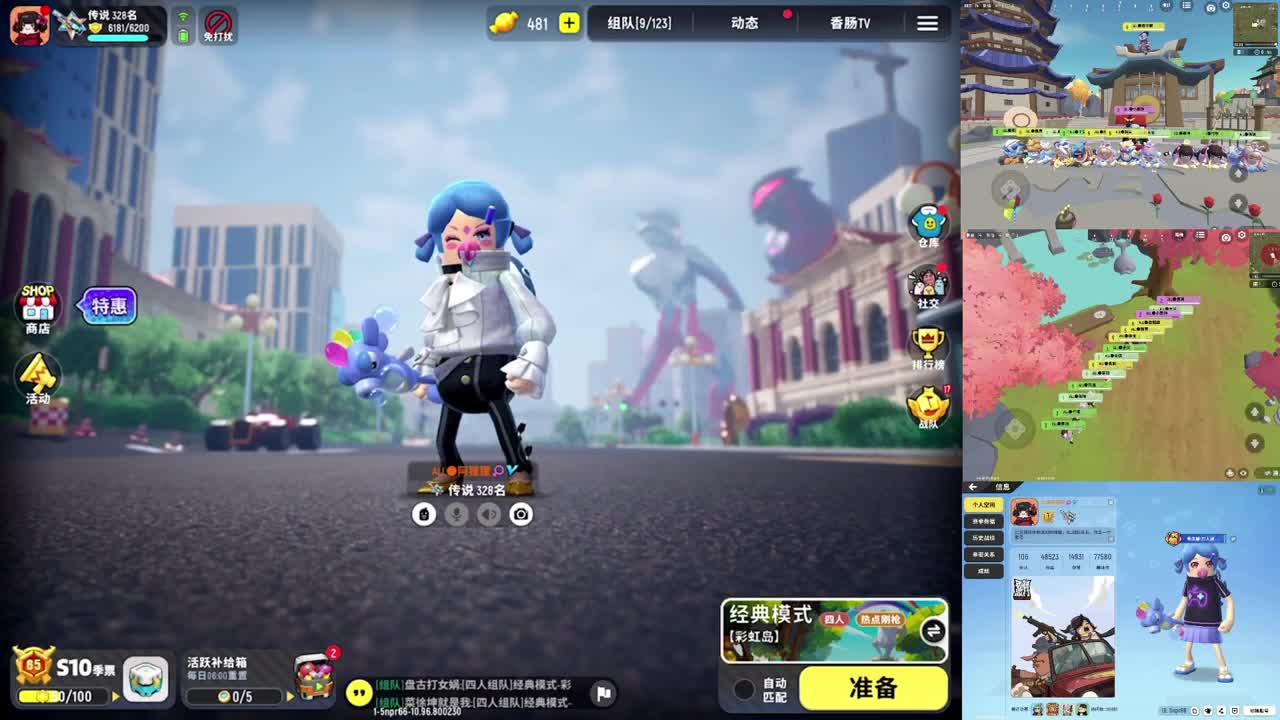Open the hamburger menu top right

click(x=927, y=24)
